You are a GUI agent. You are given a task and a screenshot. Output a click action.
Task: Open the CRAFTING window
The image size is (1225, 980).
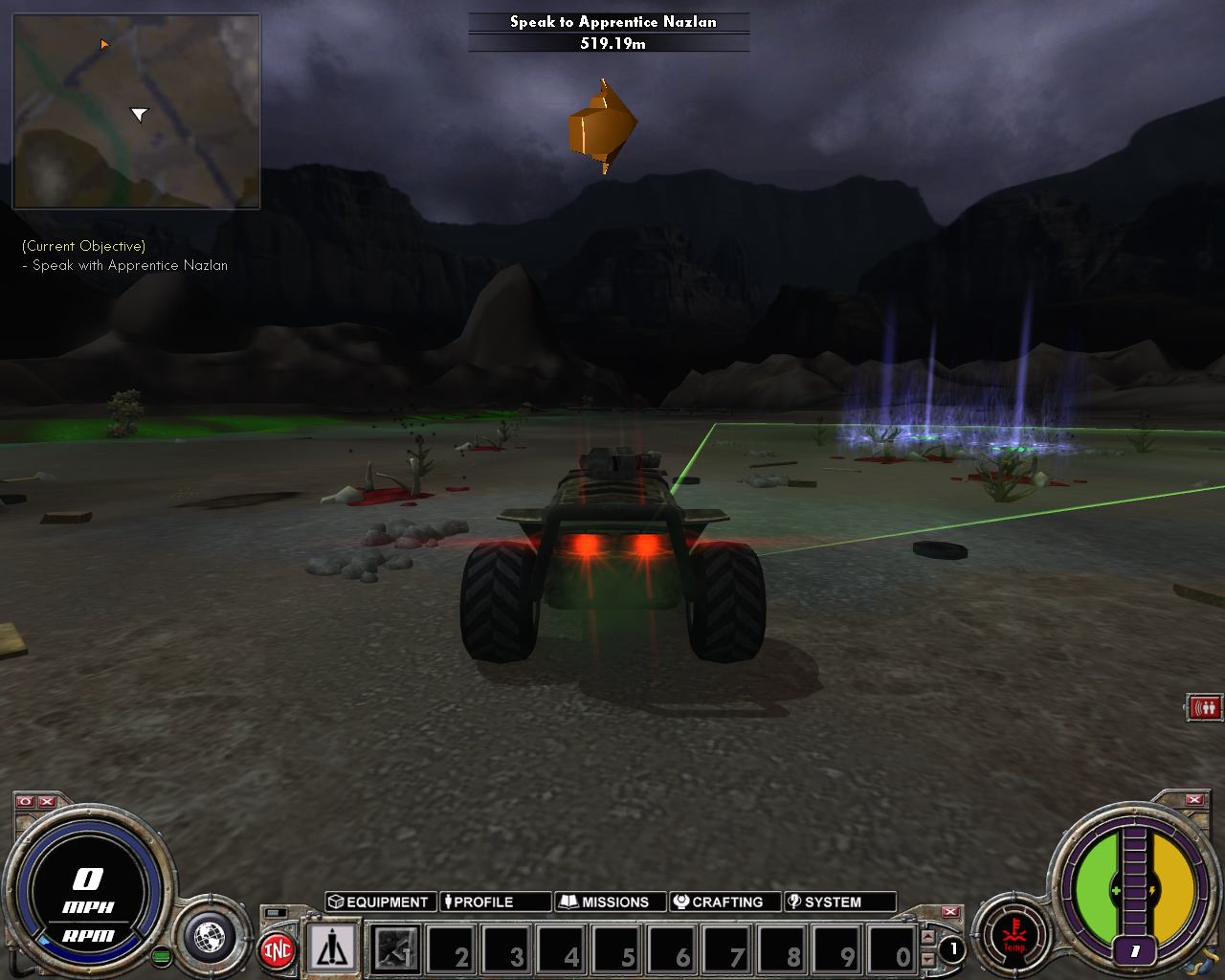tap(724, 901)
